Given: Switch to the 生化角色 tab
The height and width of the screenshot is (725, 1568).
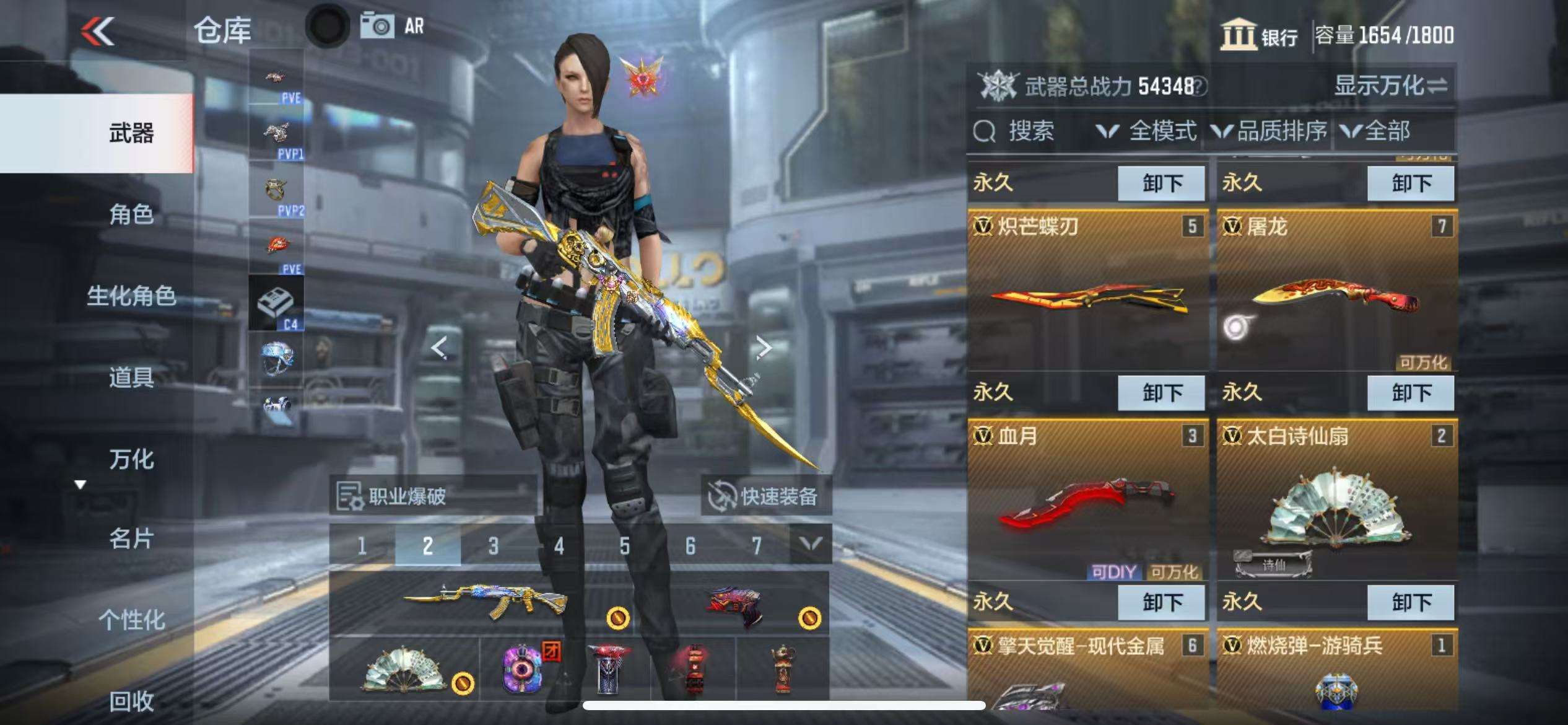Looking at the screenshot, I should click(131, 296).
